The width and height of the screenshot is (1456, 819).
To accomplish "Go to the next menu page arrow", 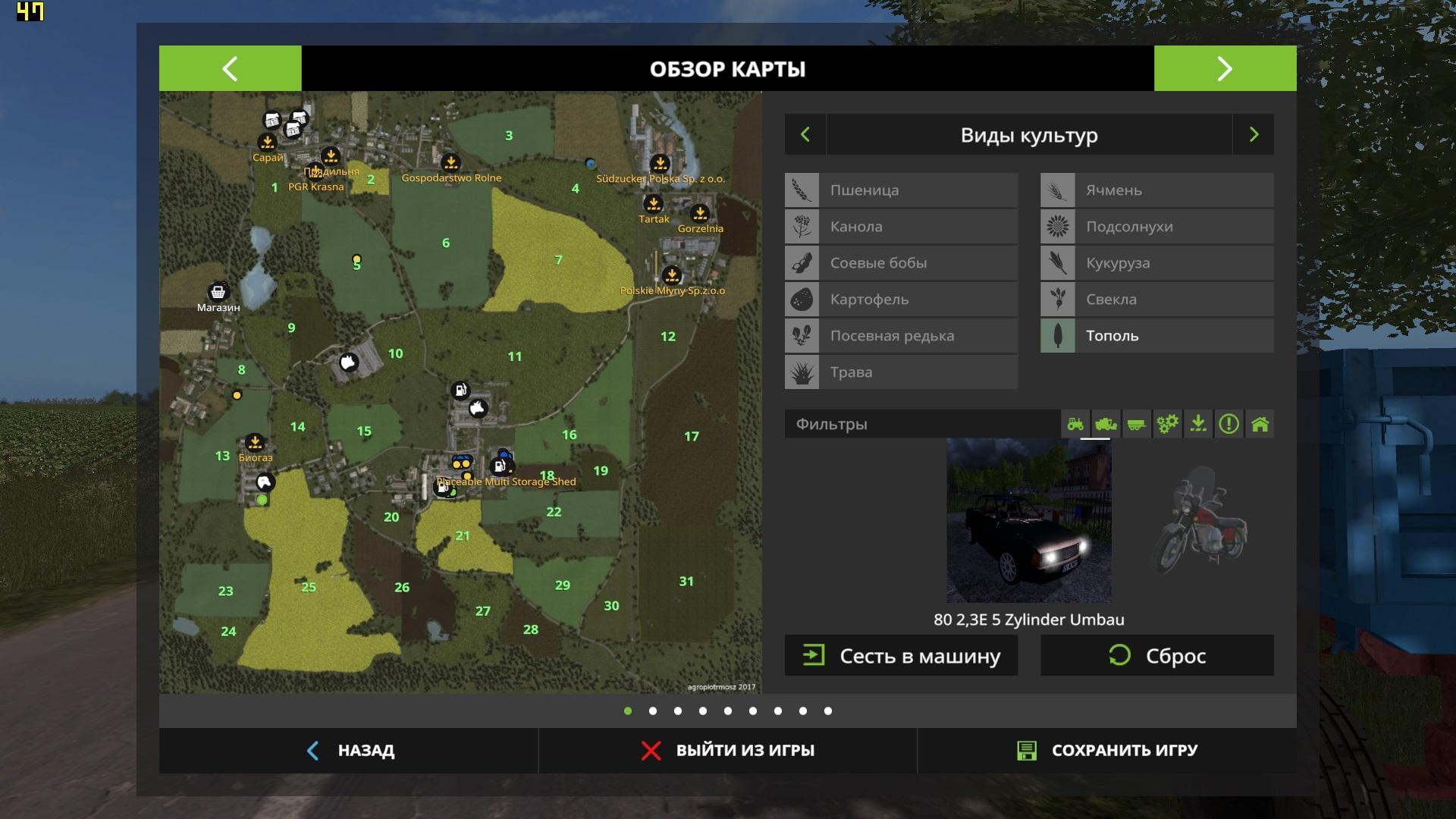I will (1225, 68).
